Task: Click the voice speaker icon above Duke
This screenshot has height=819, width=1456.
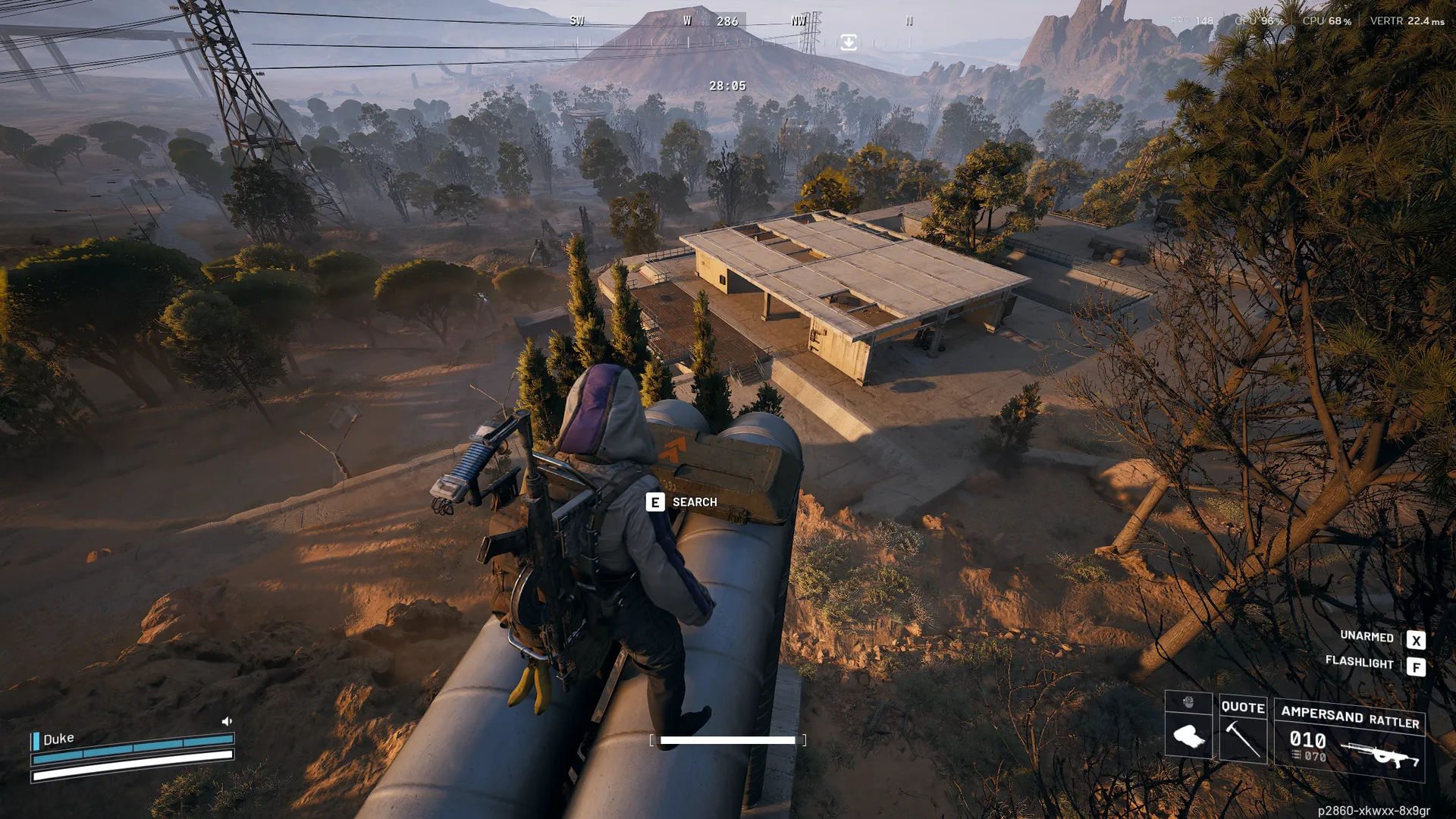Action: [x=227, y=721]
